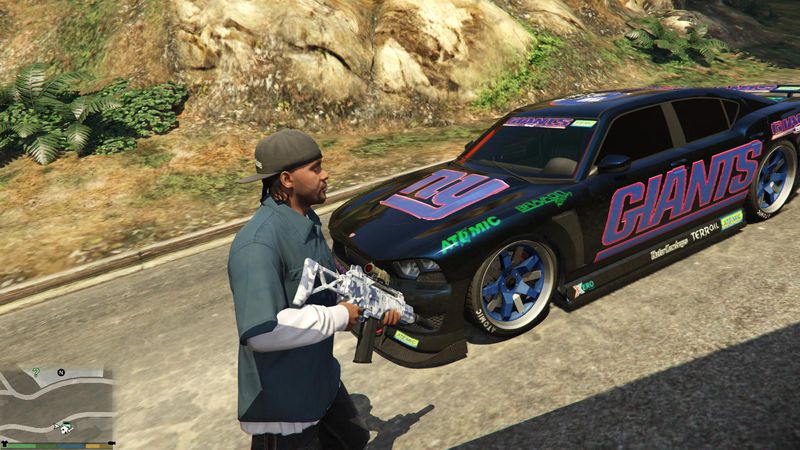Click the white player arrow on minimap
The height and width of the screenshot is (450, 800).
point(57,425)
